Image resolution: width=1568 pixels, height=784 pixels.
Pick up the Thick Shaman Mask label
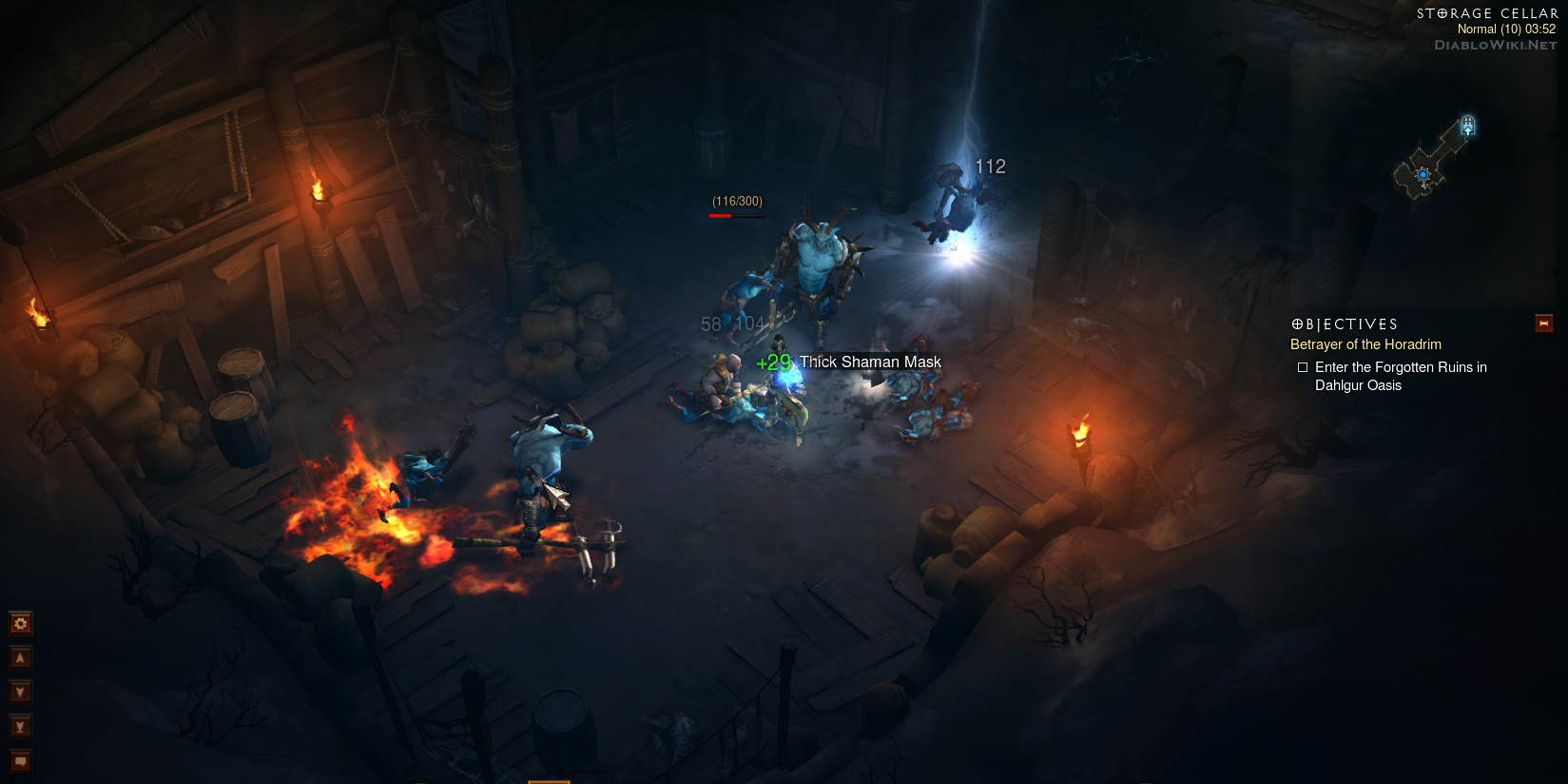click(x=870, y=362)
